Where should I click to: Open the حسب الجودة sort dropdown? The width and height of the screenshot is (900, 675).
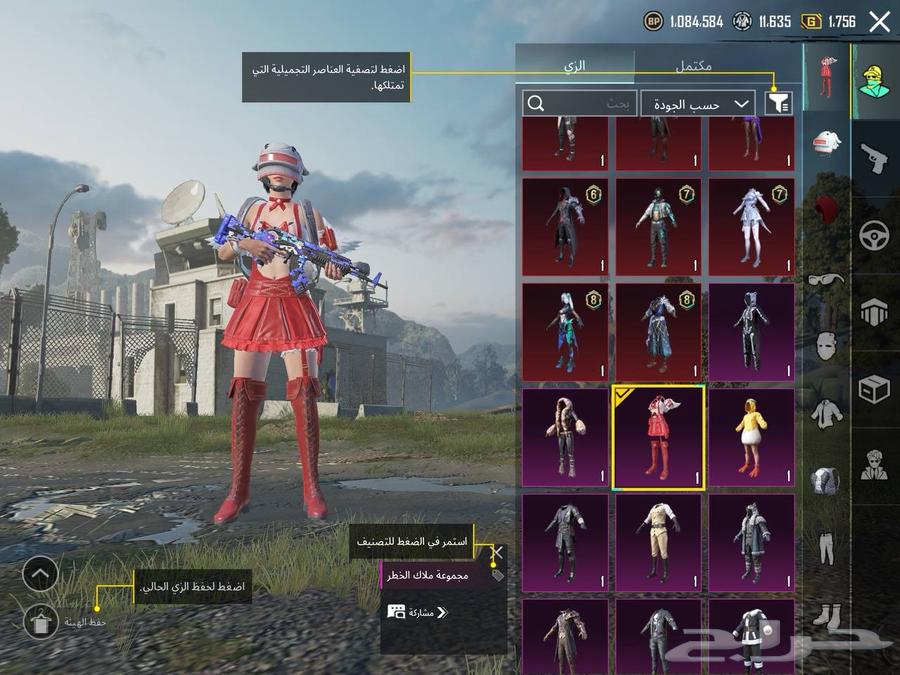click(698, 103)
